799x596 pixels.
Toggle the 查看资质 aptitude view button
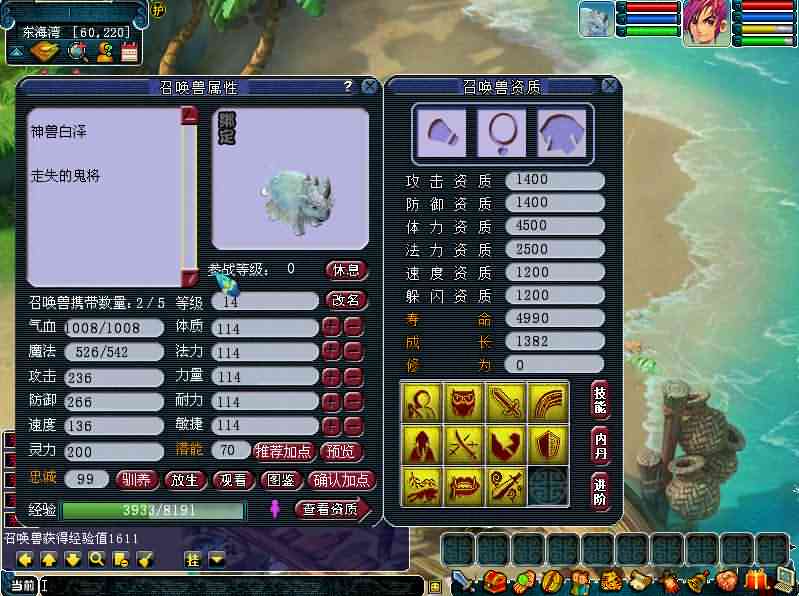click(x=331, y=510)
